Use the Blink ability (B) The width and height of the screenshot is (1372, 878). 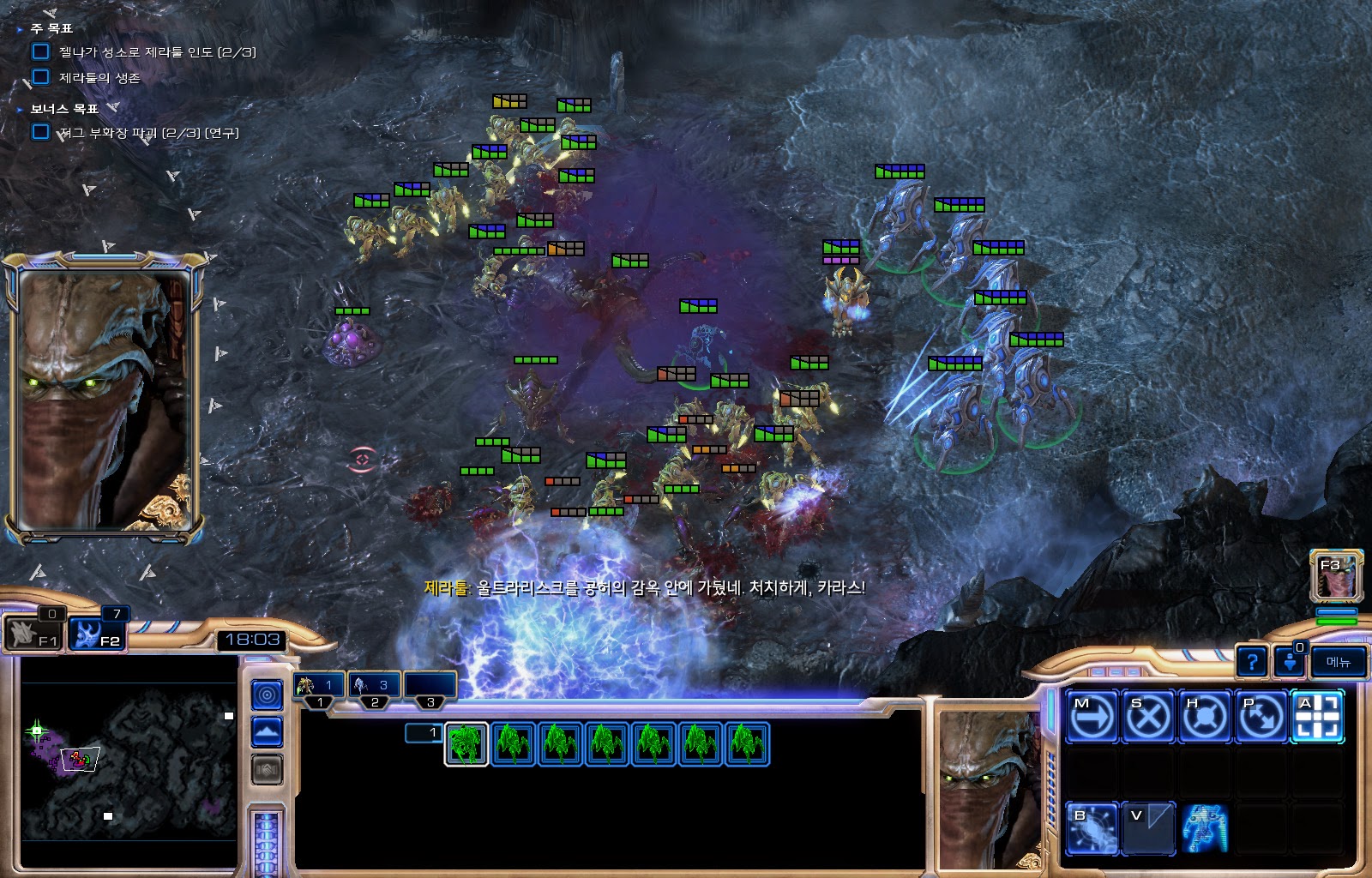(1092, 828)
